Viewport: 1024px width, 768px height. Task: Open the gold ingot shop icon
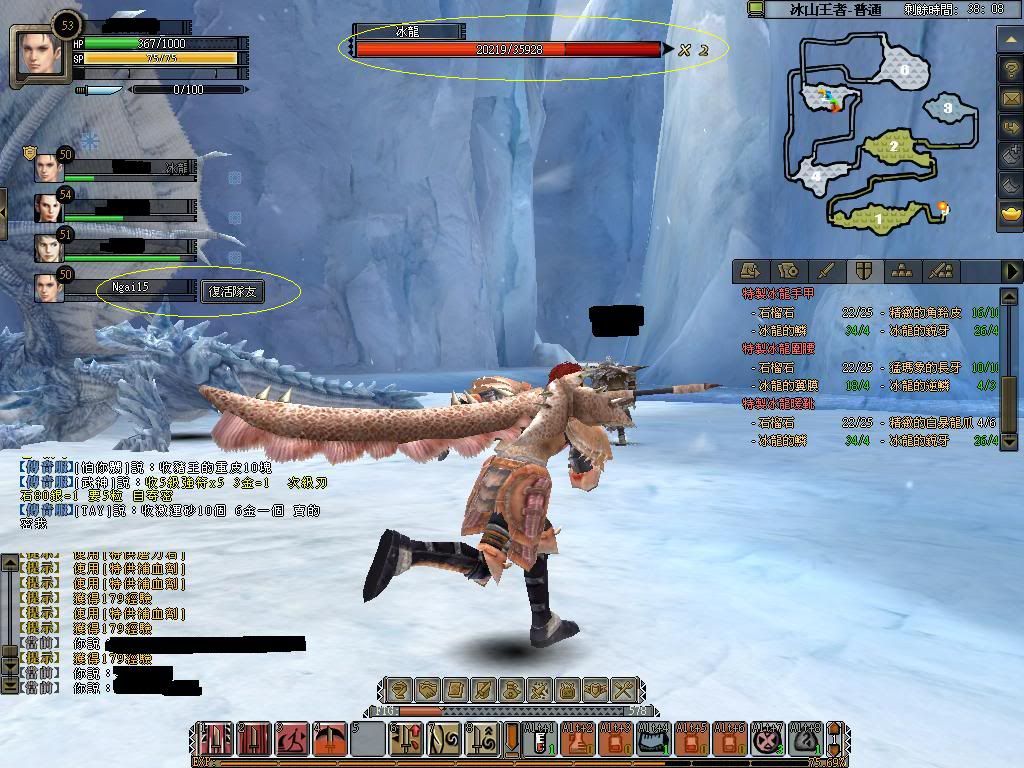point(1010,213)
